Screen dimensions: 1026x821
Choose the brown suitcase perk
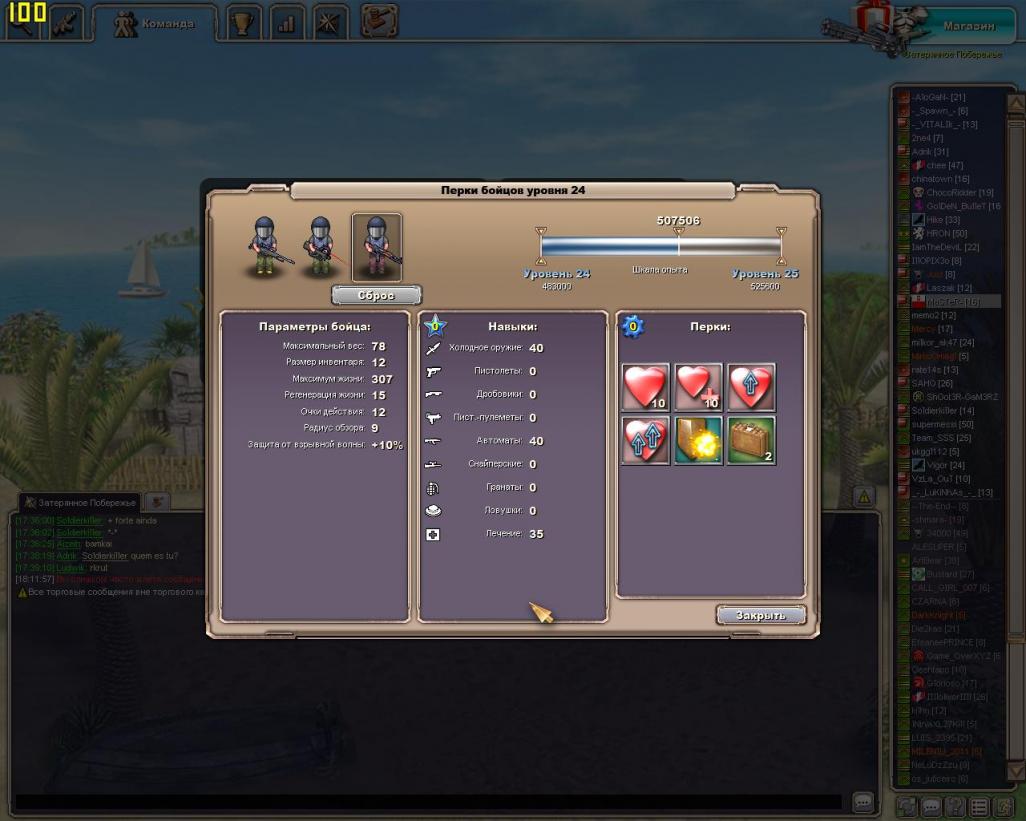[751, 441]
